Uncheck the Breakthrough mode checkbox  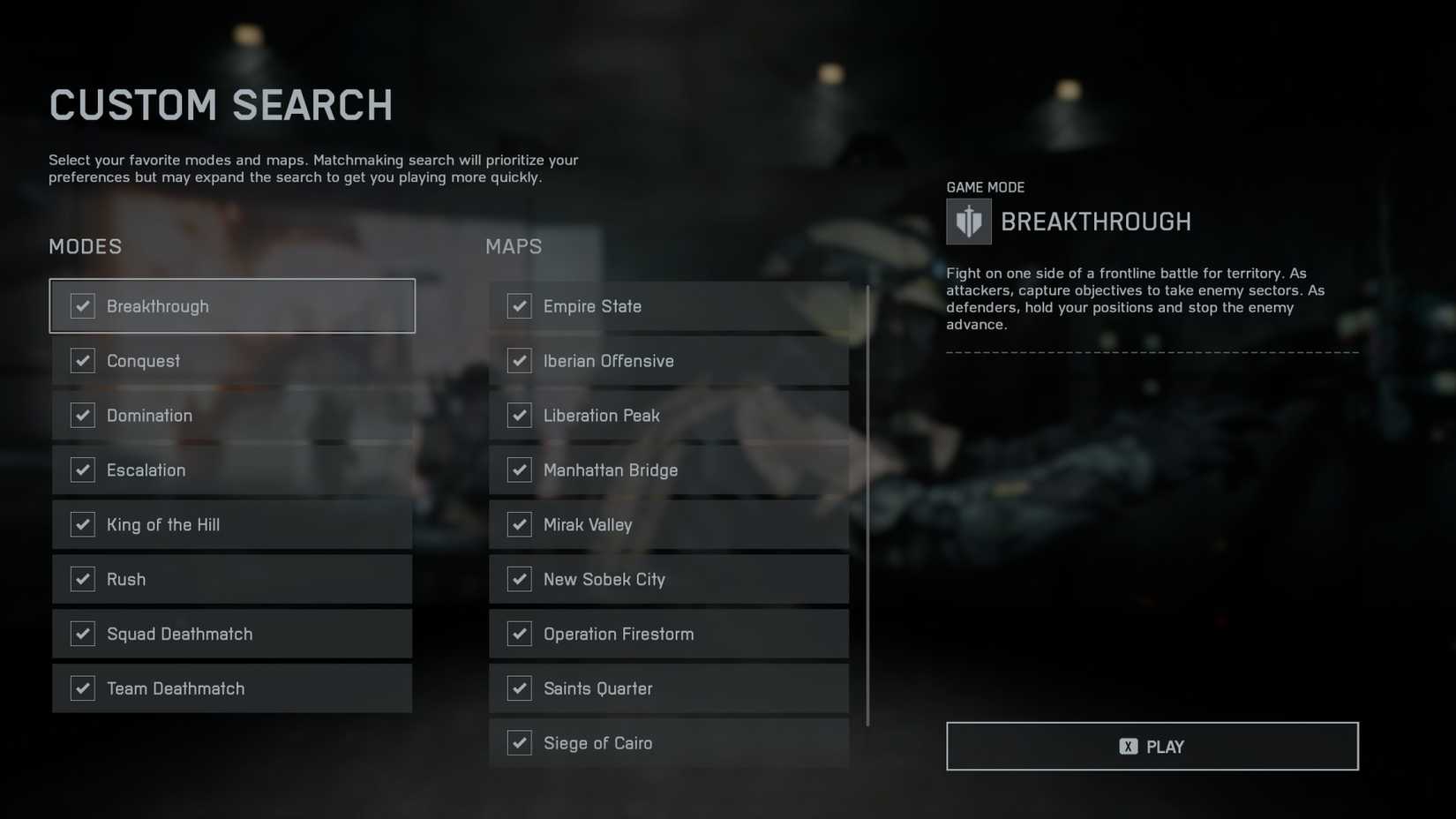click(x=82, y=305)
